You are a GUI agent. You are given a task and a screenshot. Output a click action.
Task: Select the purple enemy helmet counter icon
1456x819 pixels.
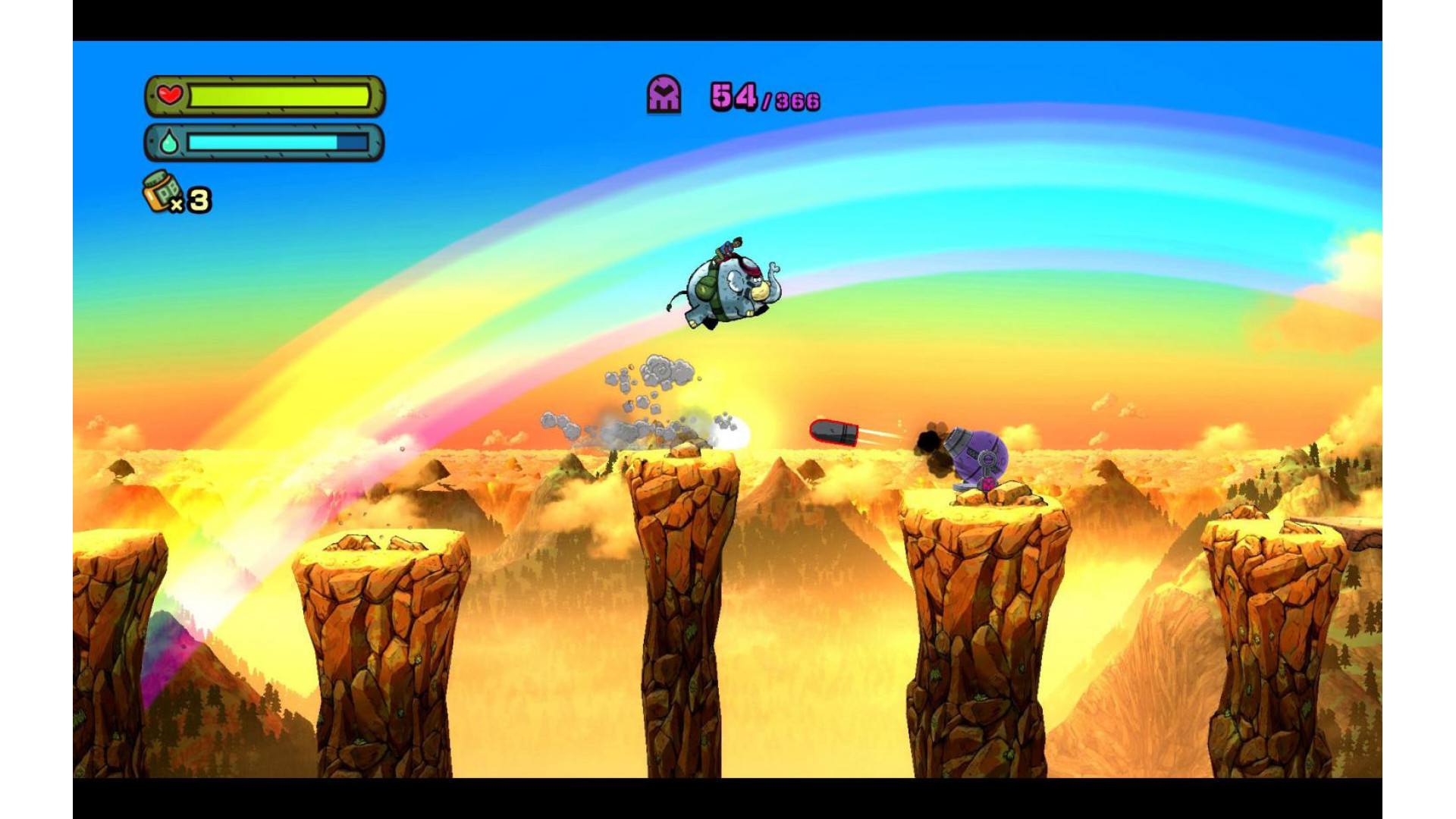coord(664,95)
